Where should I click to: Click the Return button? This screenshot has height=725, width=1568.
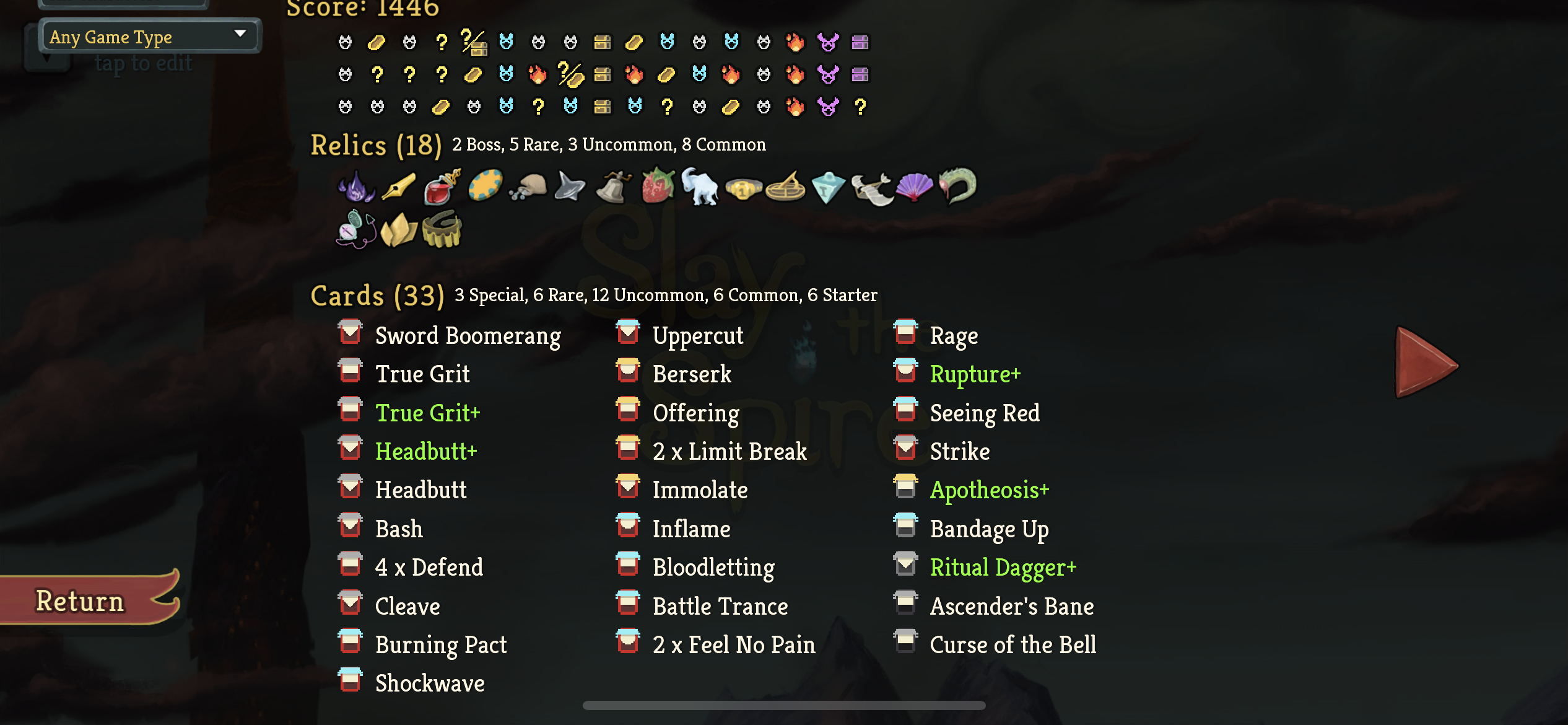click(x=79, y=600)
